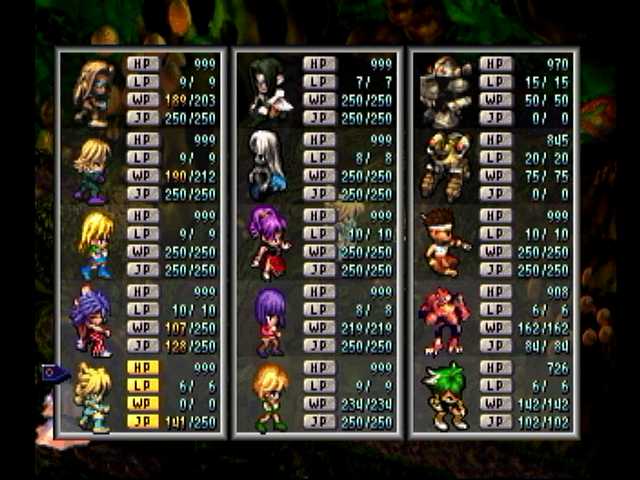This screenshot has height=480, width=640.
Task: Choose the orange-haired character in green
Action: tap(270, 396)
